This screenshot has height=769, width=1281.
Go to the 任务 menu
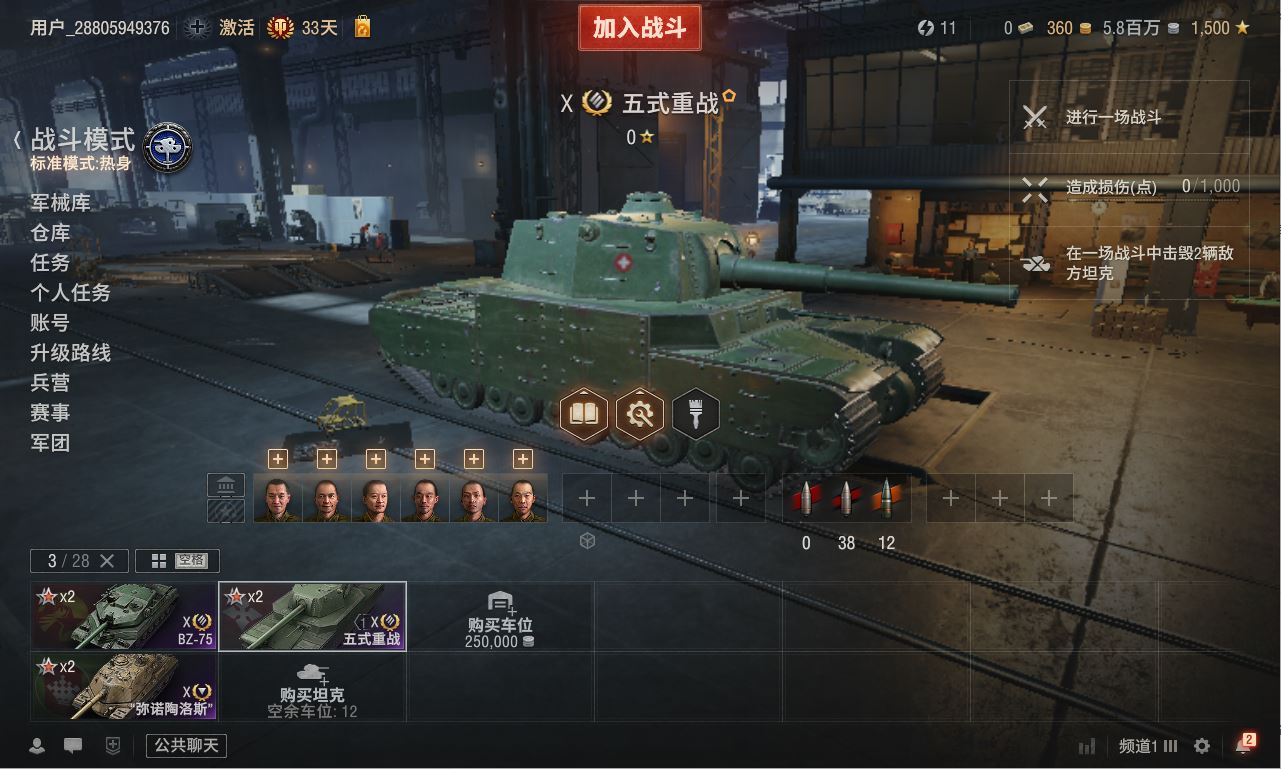[50, 263]
